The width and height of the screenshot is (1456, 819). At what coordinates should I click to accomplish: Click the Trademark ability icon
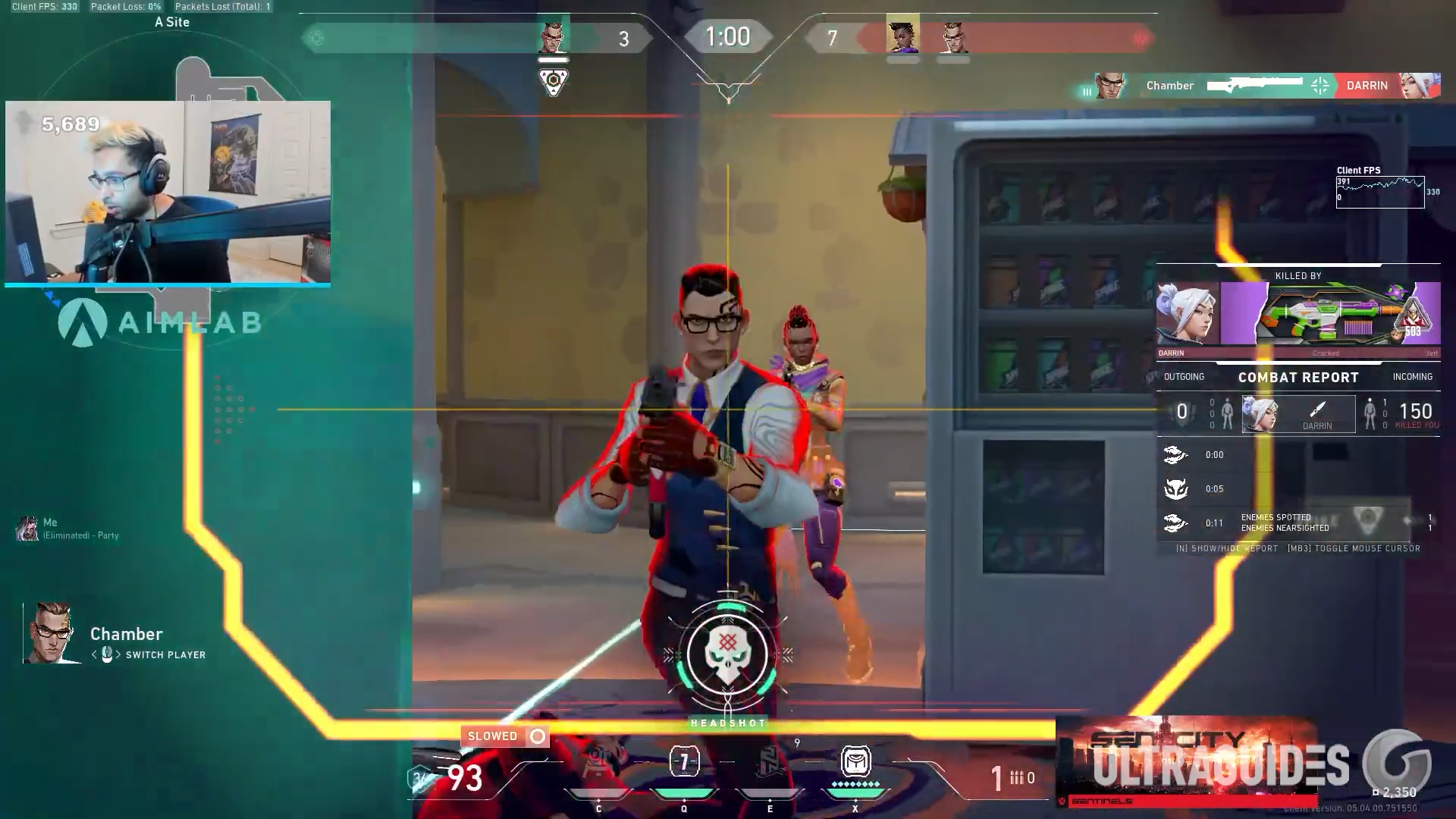[598, 762]
